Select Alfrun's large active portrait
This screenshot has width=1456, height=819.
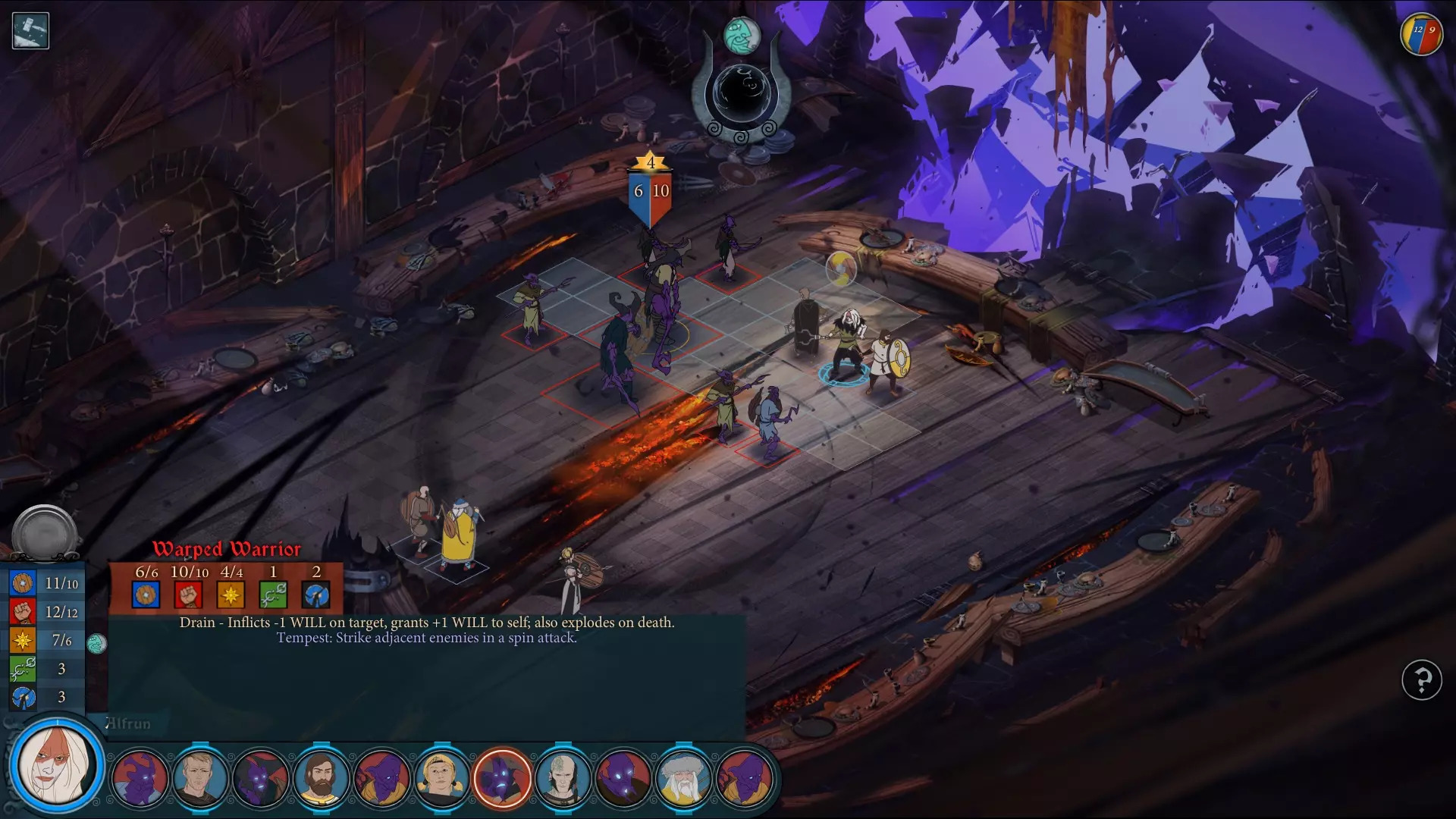[56, 764]
